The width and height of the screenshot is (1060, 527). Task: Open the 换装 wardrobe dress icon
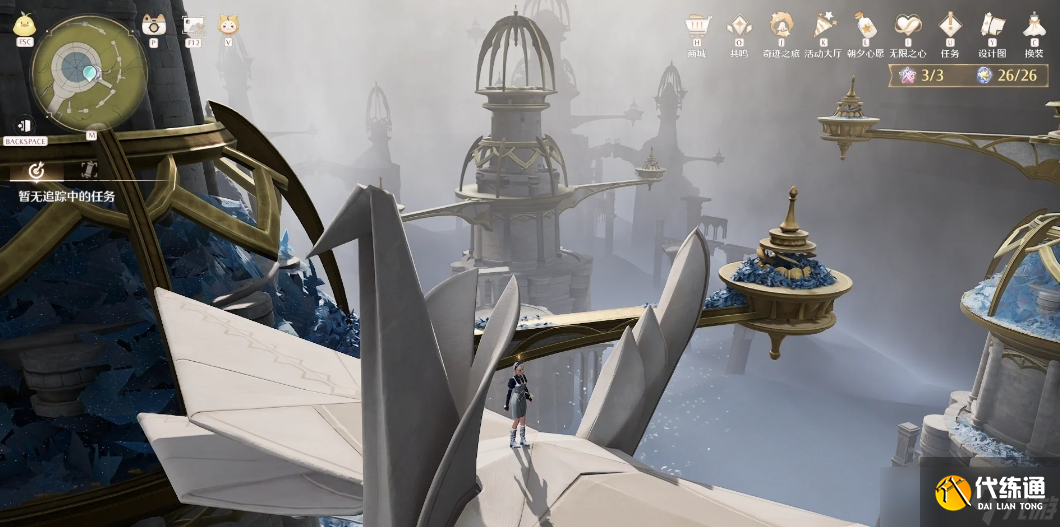pos(1033,26)
